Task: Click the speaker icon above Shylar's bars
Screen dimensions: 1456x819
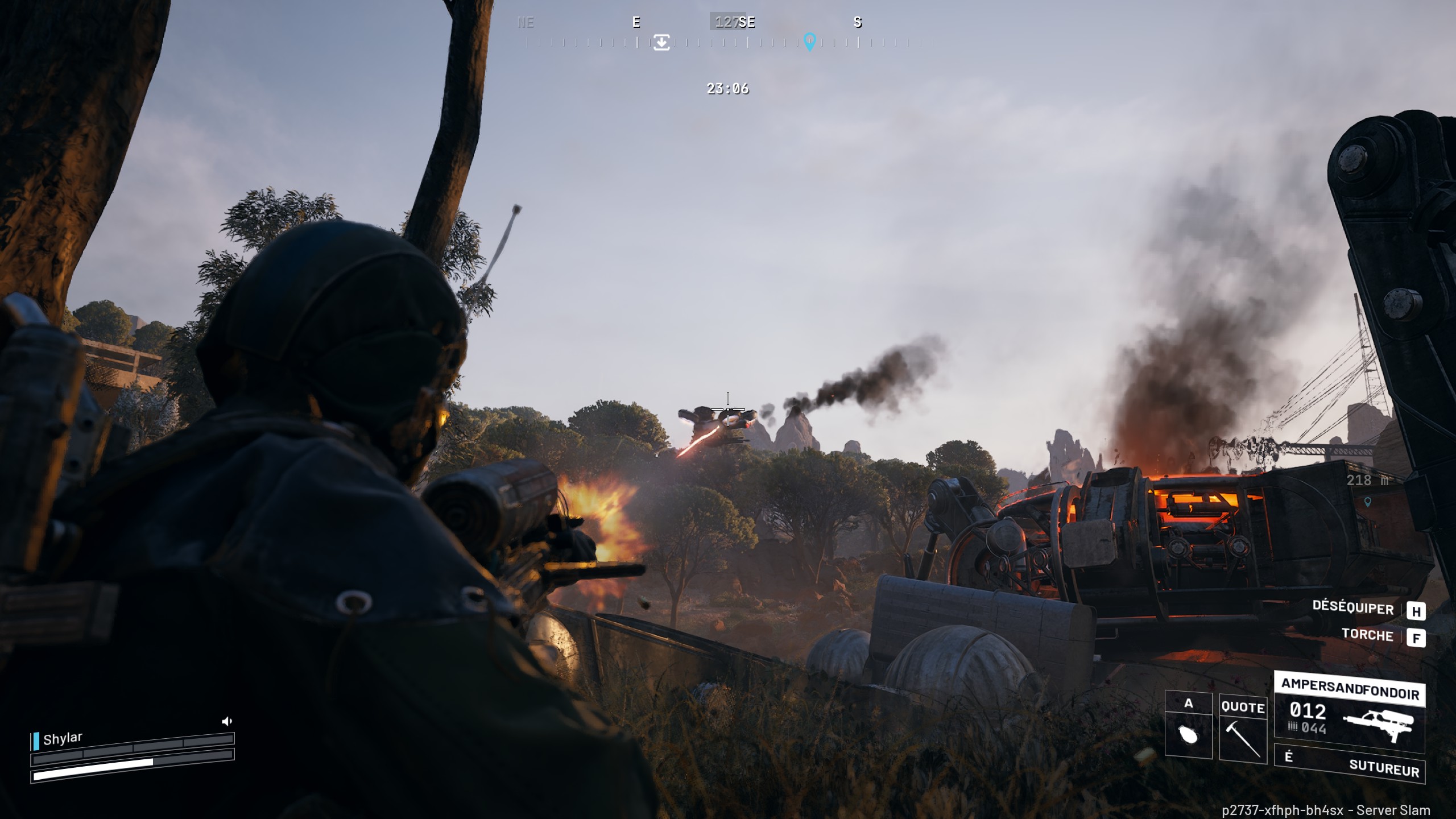Action: 226,721
